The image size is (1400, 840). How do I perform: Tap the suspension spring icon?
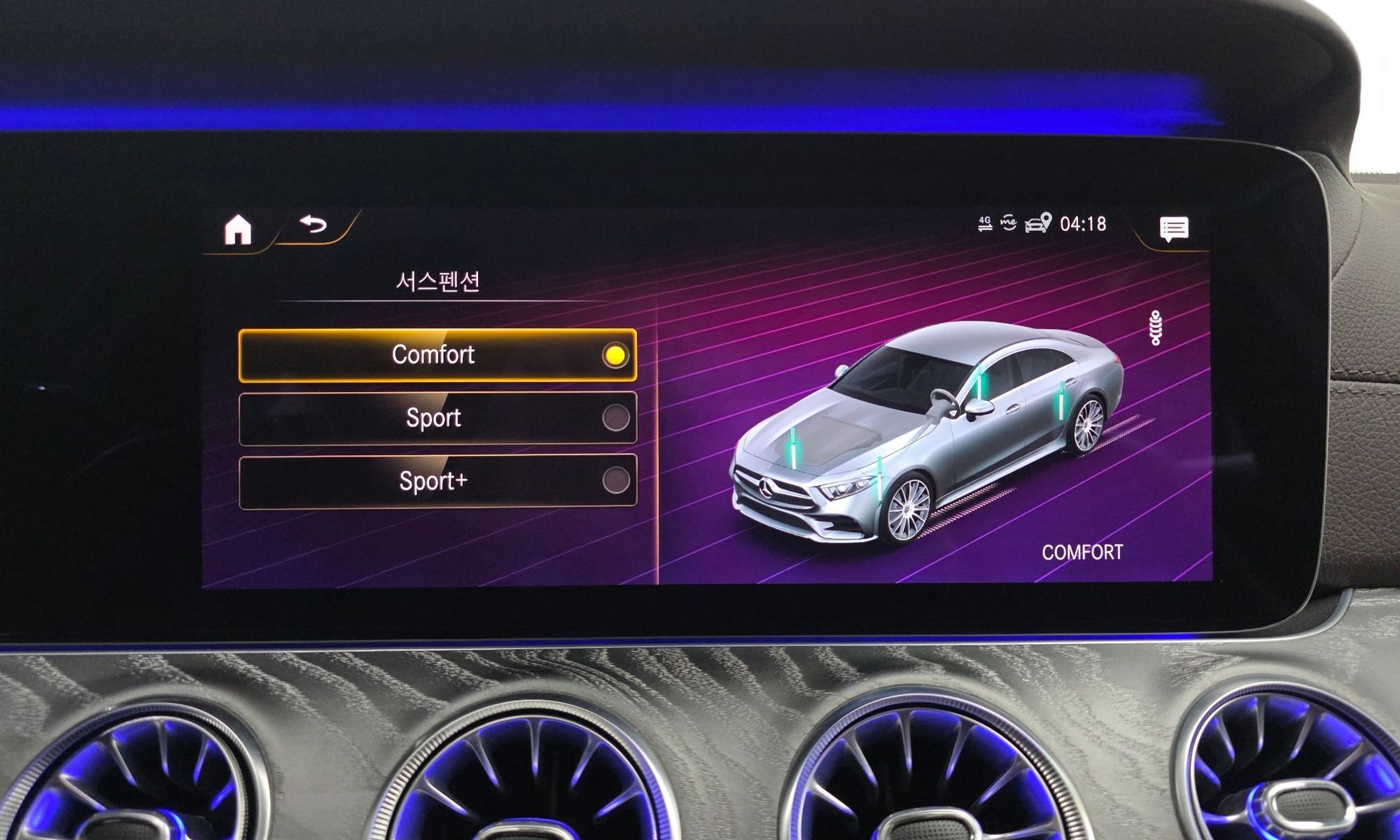pyautogui.click(x=1156, y=328)
